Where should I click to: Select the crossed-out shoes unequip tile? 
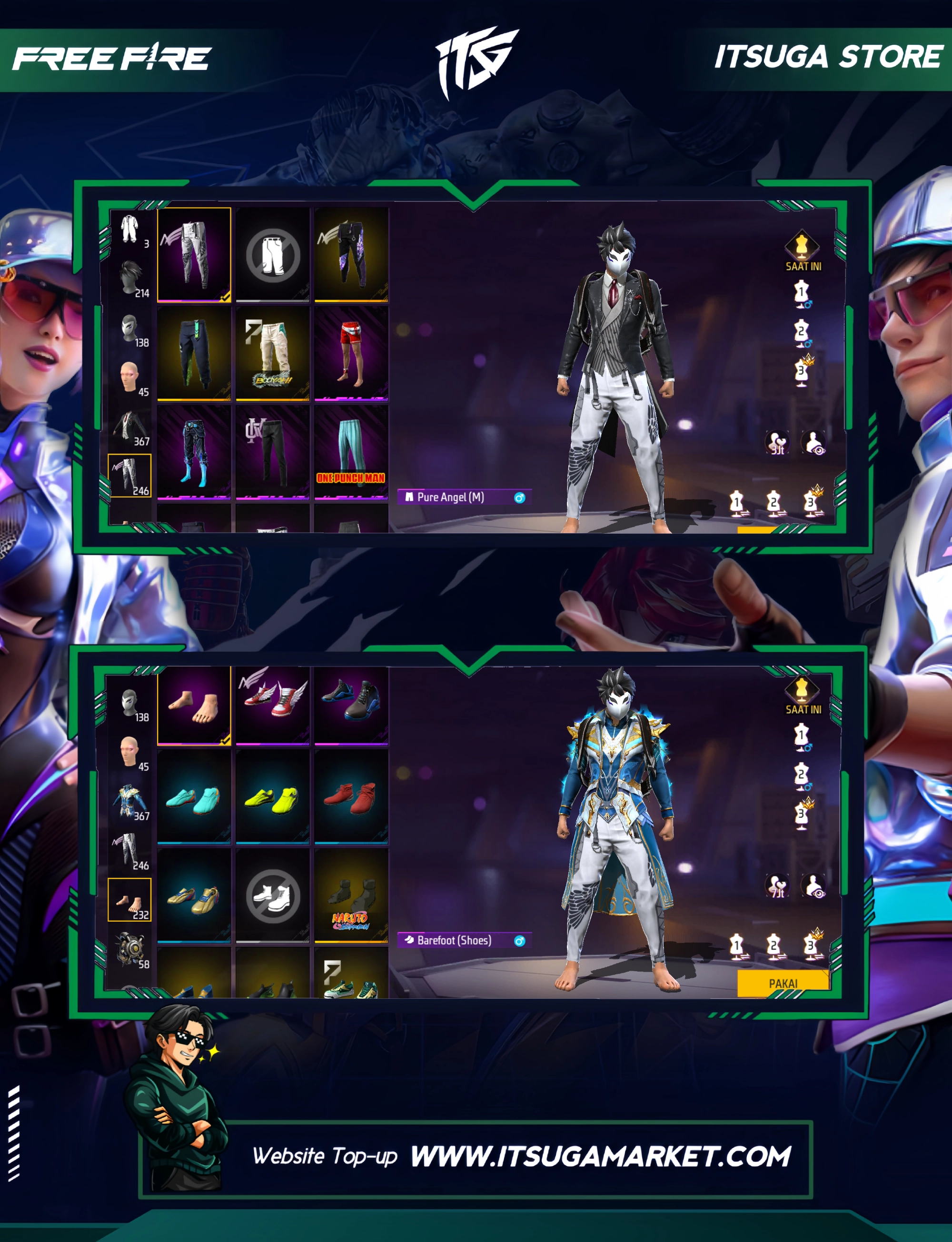(273, 896)
